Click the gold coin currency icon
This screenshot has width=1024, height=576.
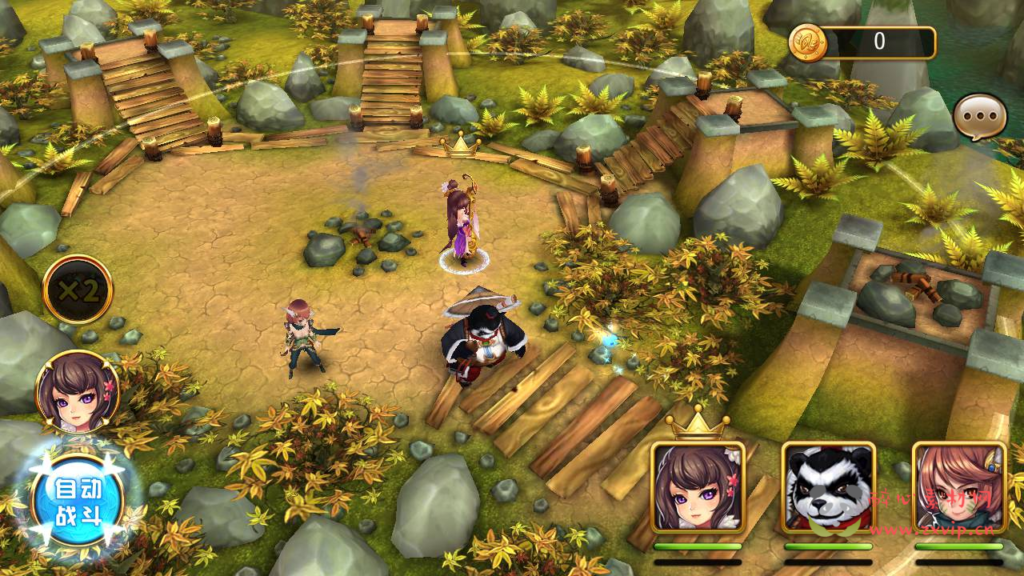[807, 42]
